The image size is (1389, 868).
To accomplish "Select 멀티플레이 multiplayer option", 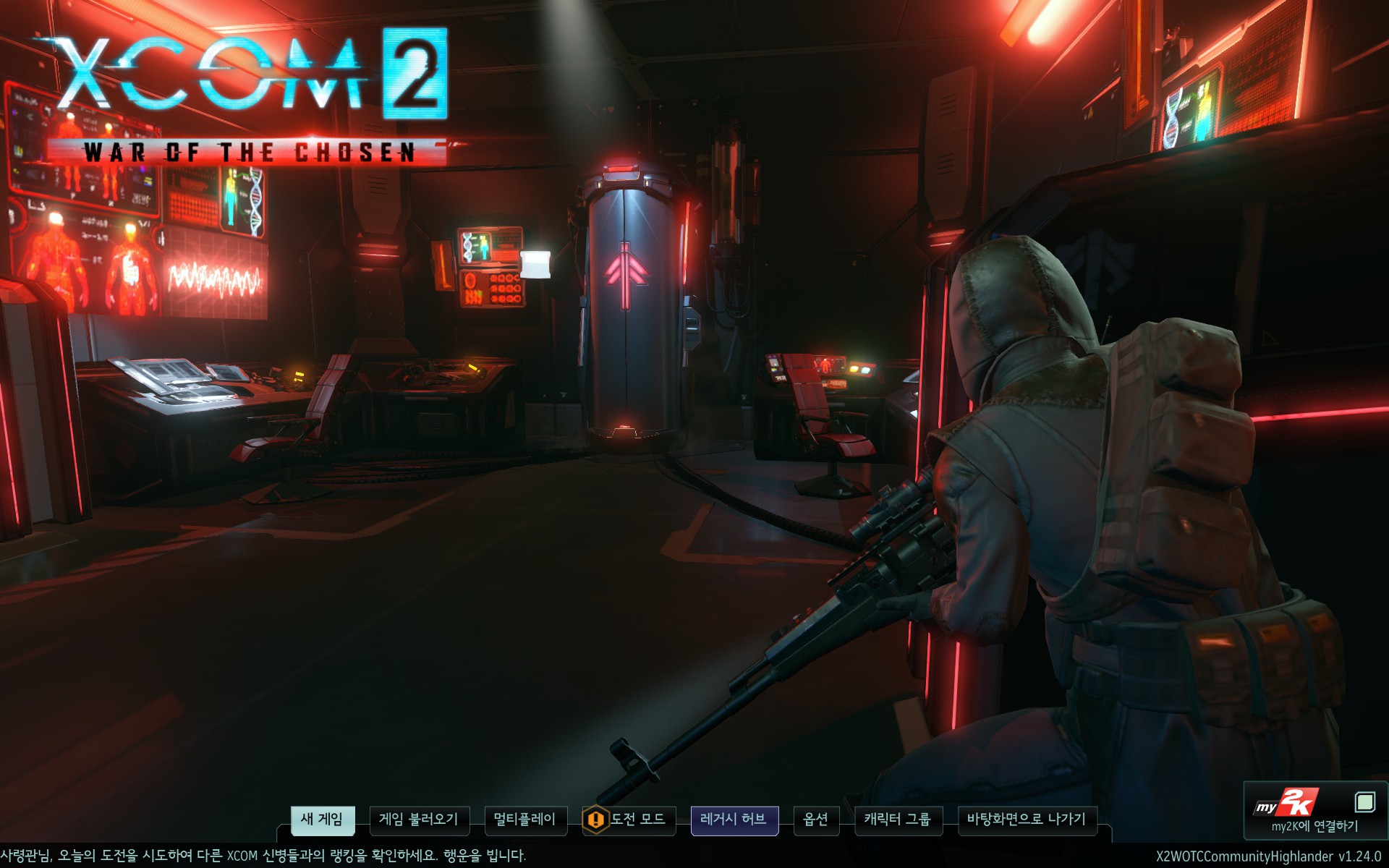I will coord(524,820).
